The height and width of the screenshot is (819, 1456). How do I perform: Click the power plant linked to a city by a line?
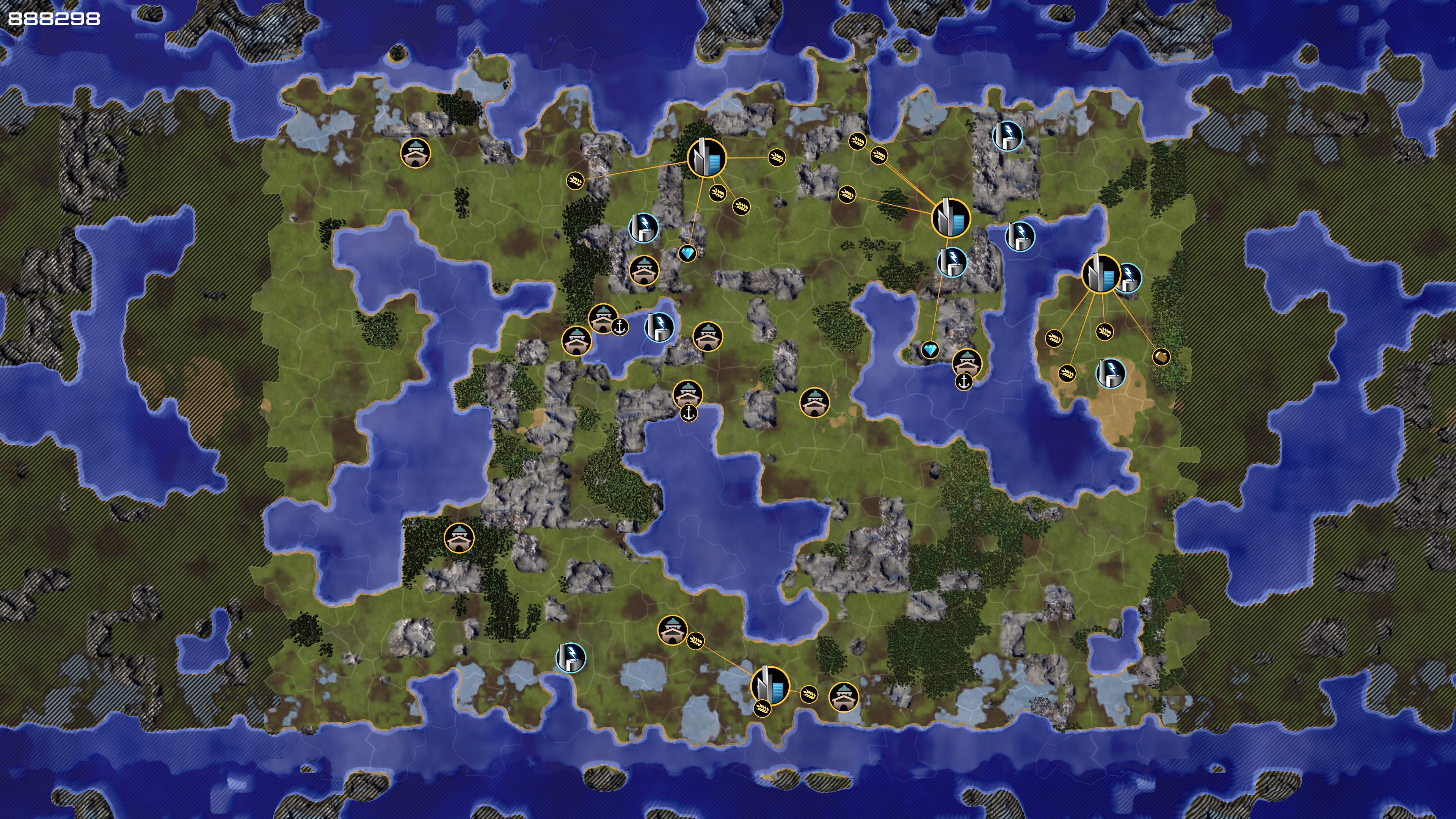tap(952, 262)
